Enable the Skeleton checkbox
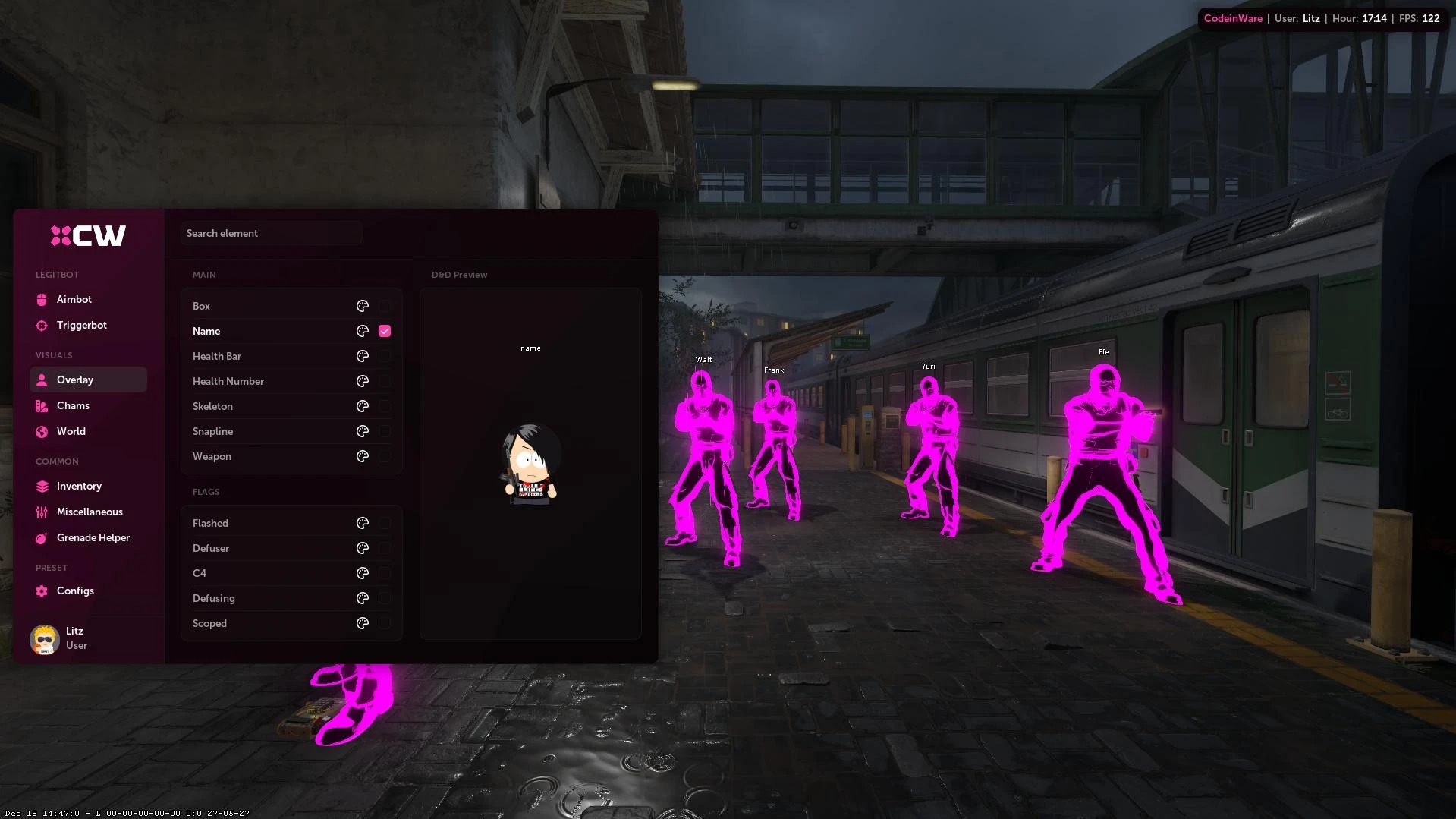Viewport: 1456px width, 819px height. [385, 406]
